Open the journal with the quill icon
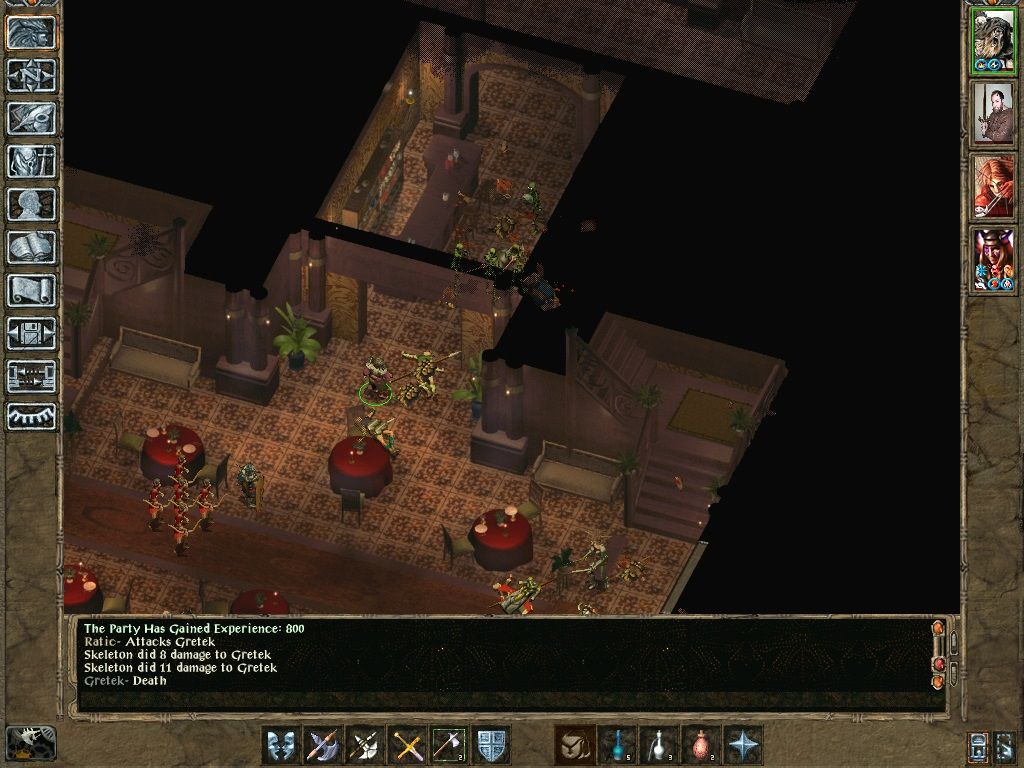The image size is (1024, 768). 32,118
